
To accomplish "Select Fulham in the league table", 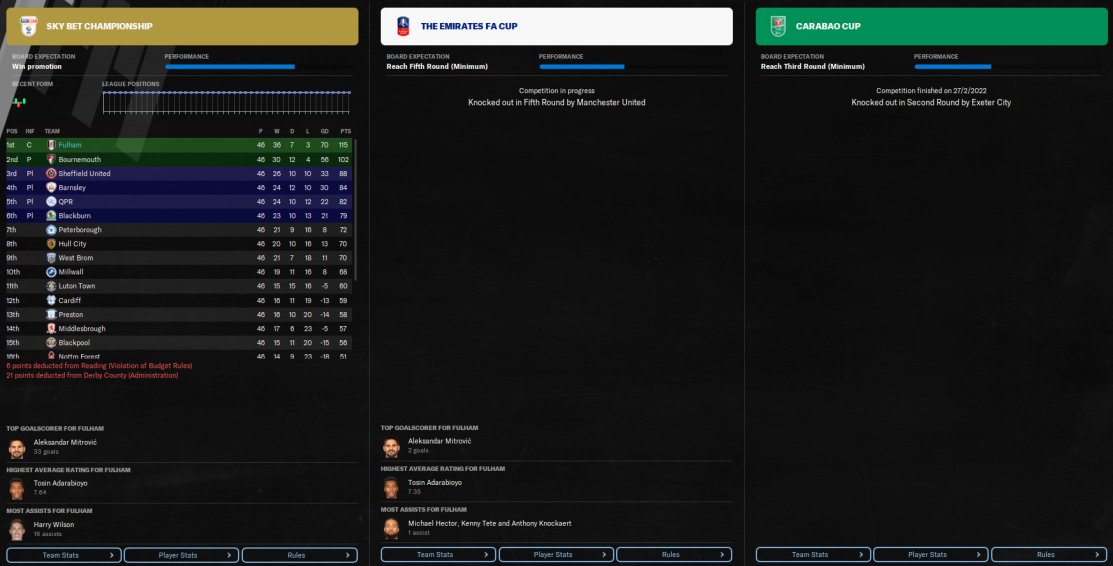I will 70,145.
